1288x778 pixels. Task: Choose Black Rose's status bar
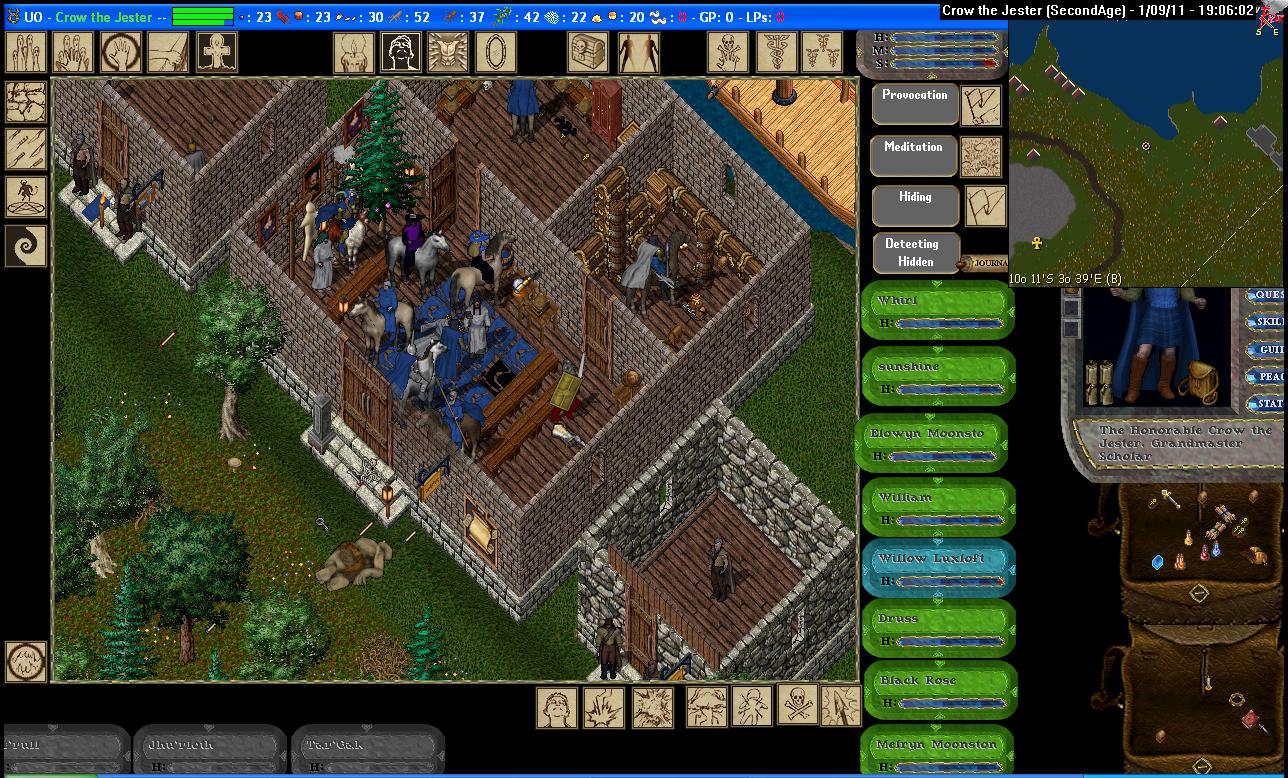click(938, 691)
